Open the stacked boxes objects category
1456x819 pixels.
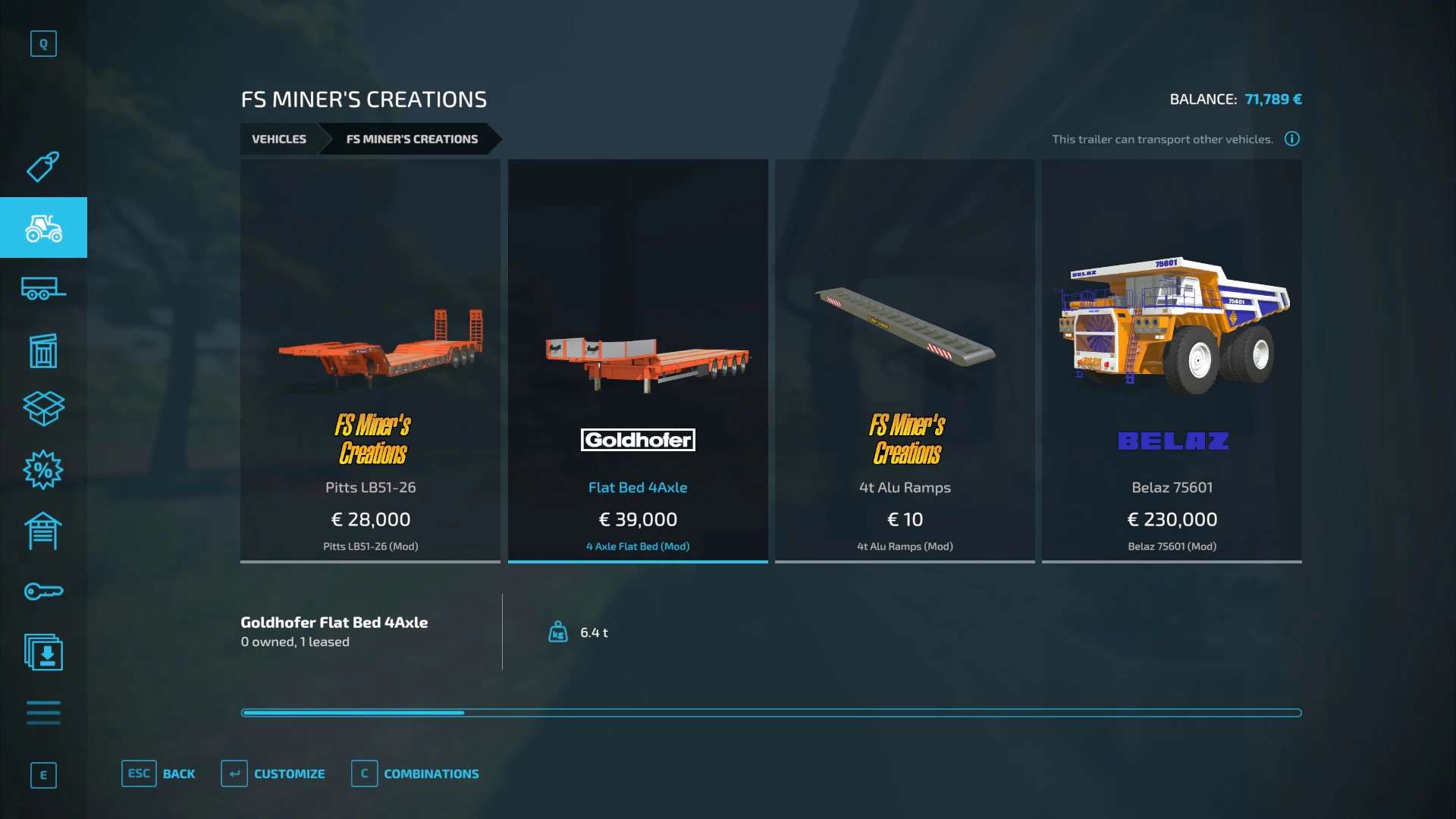coord(43,409)
